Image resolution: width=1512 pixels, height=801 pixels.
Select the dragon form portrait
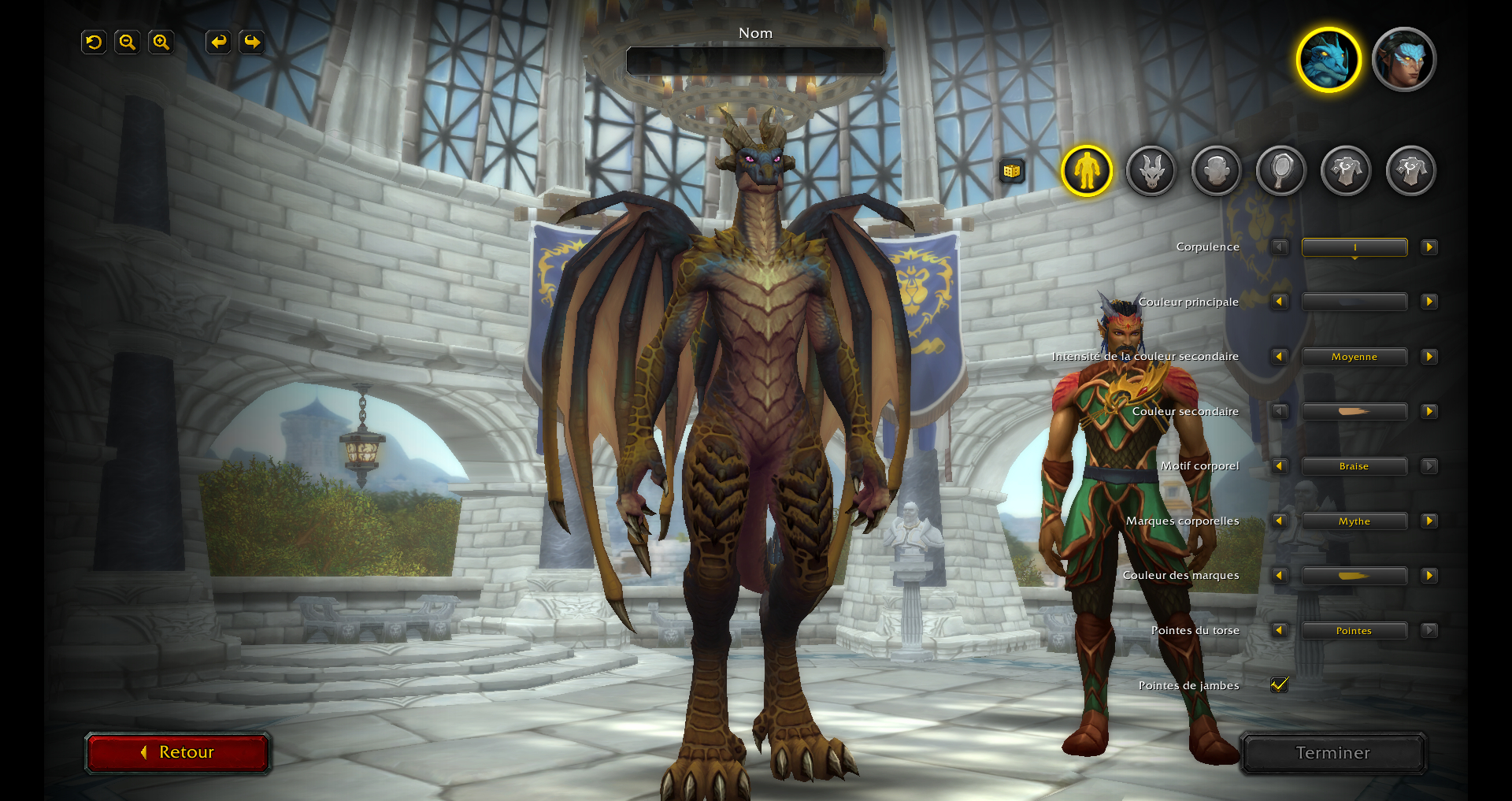point(1329,60)
